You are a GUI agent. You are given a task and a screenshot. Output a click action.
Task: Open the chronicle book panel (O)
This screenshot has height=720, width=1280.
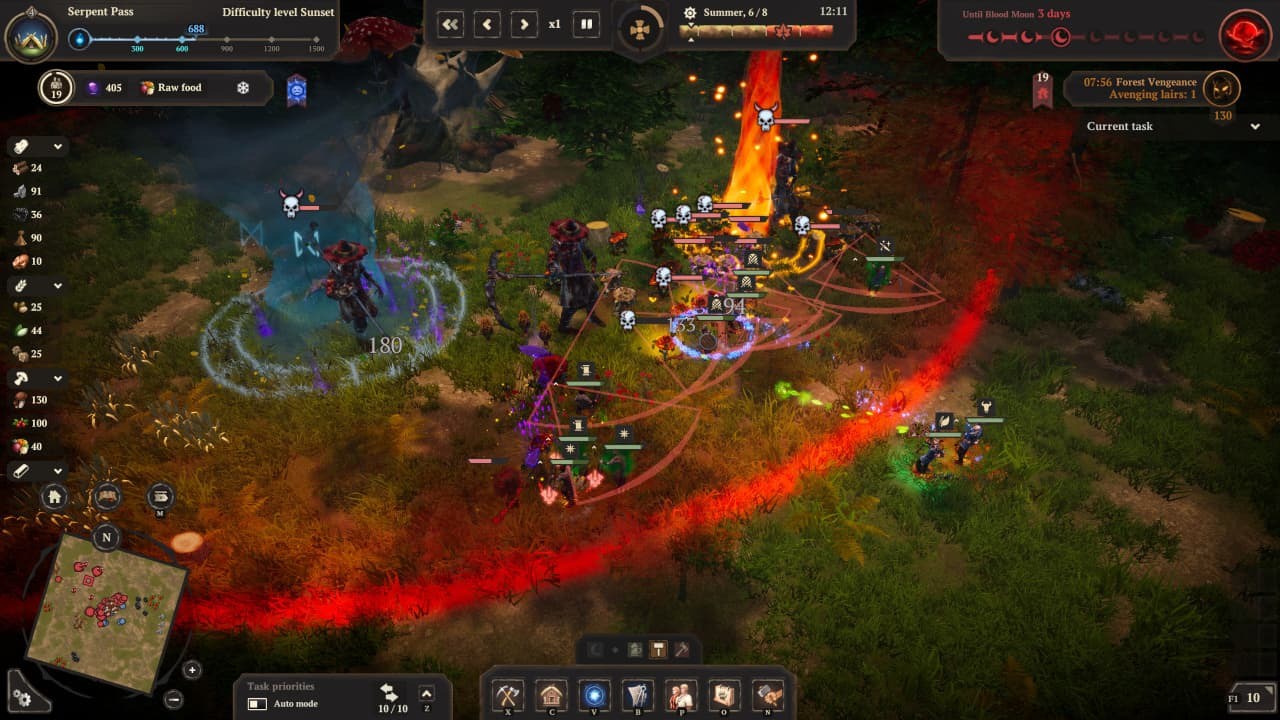pos(724,695)
